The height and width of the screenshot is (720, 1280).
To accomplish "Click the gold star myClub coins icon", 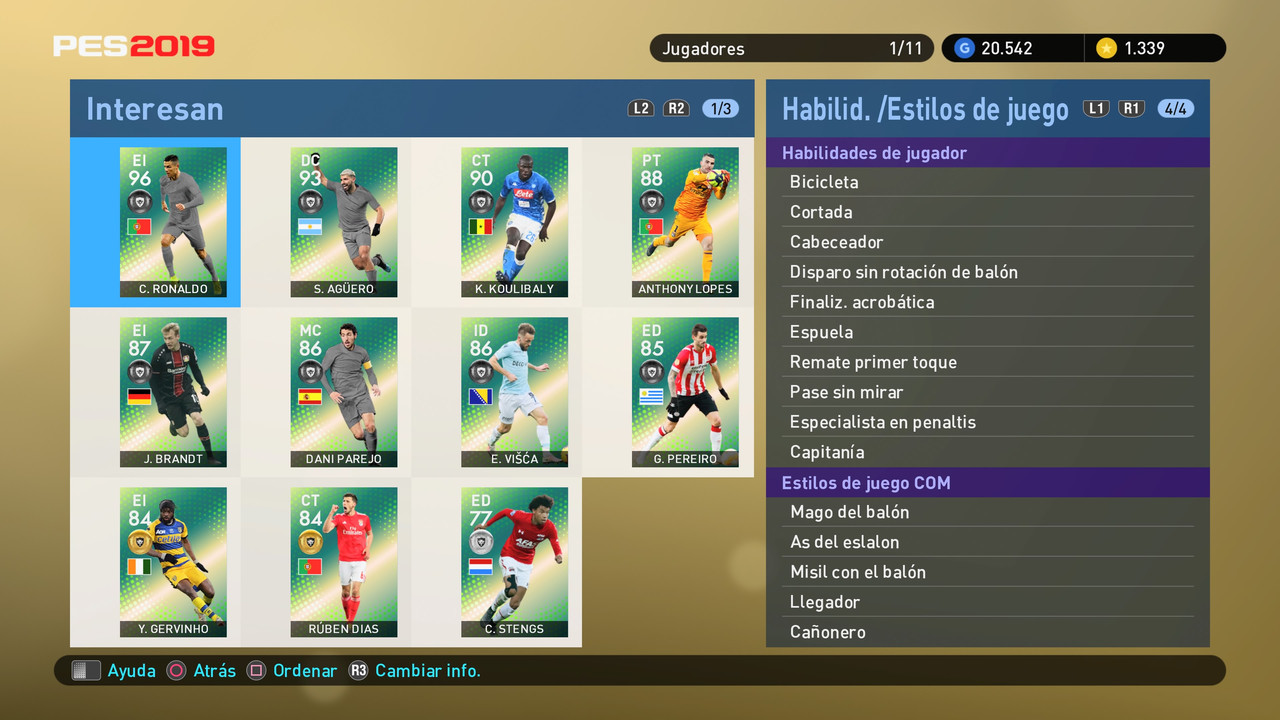I will pyautogui.click(x=1107, y=48).
